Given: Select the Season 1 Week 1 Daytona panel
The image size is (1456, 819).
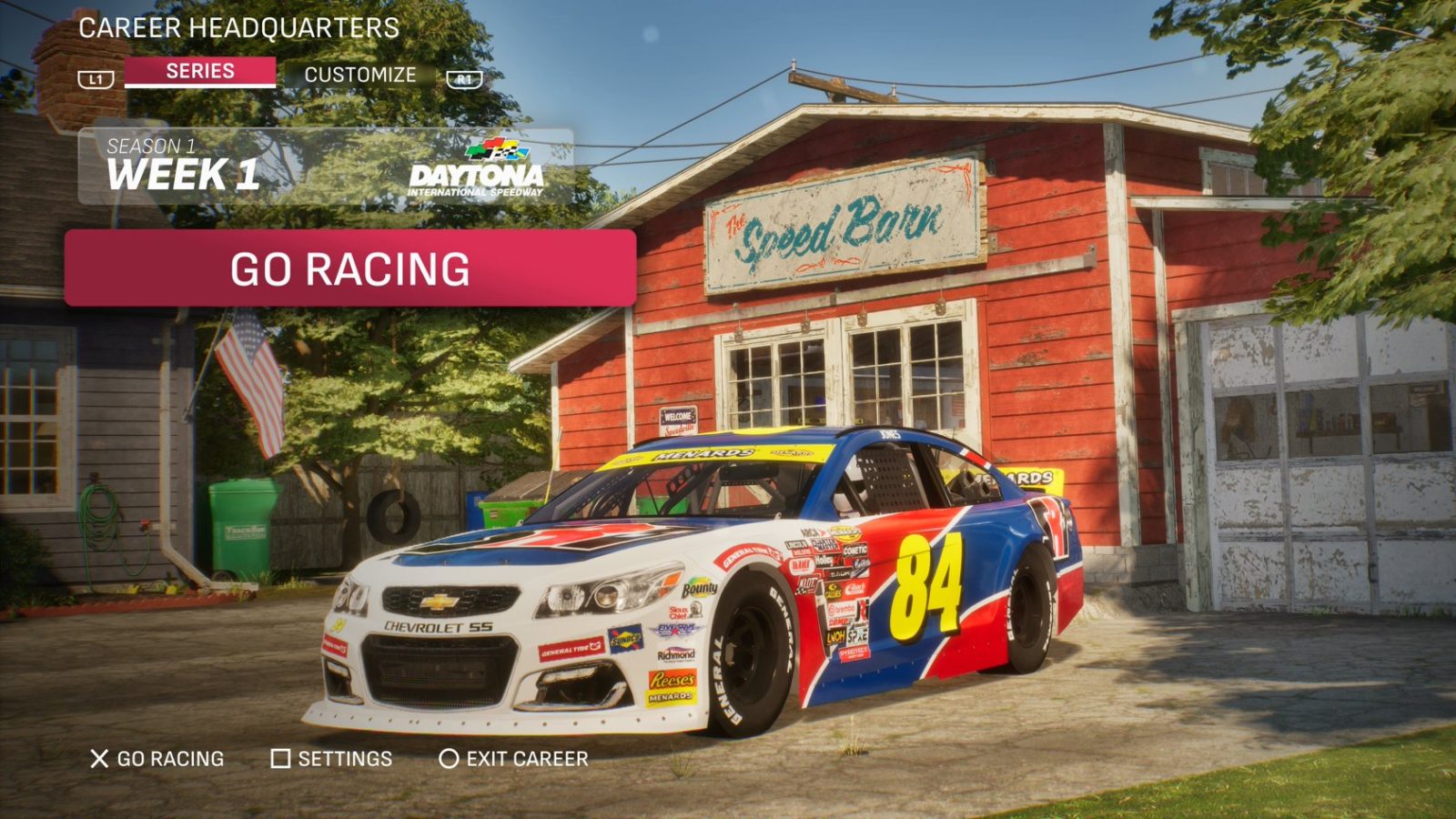Looking at the screenshot, I should [326, 167].
